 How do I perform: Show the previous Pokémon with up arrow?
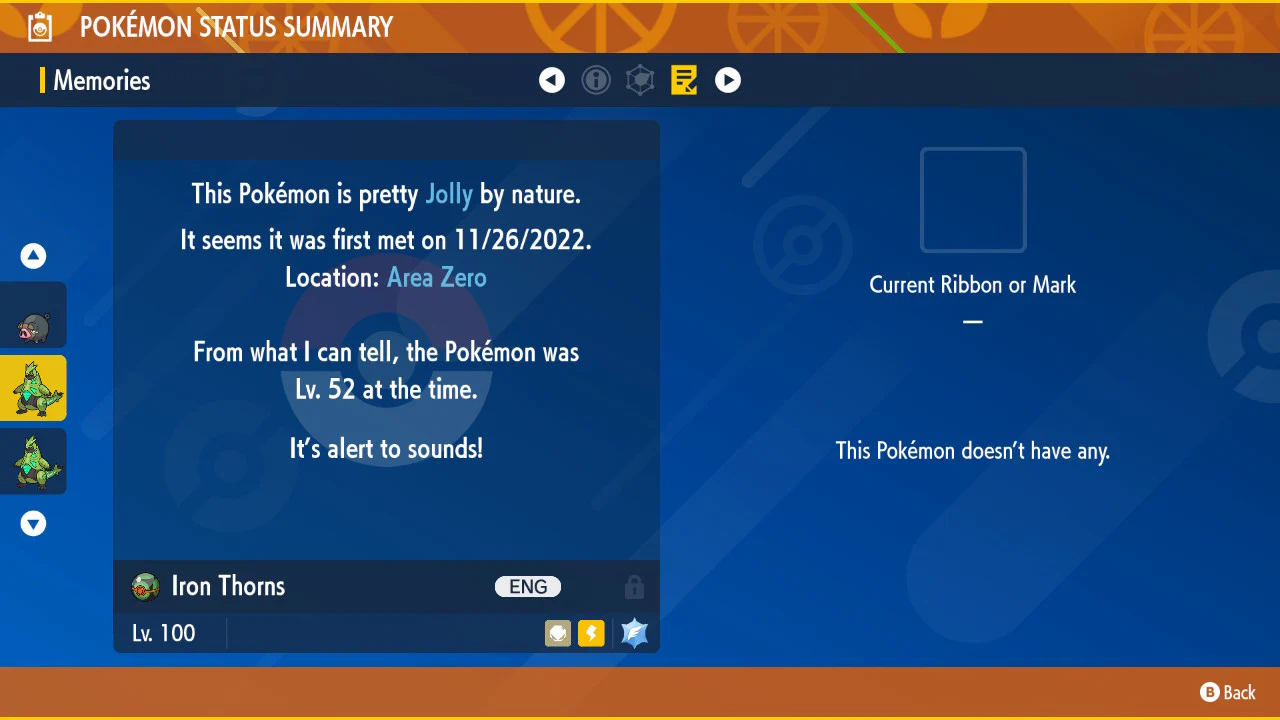pos(34,257)
